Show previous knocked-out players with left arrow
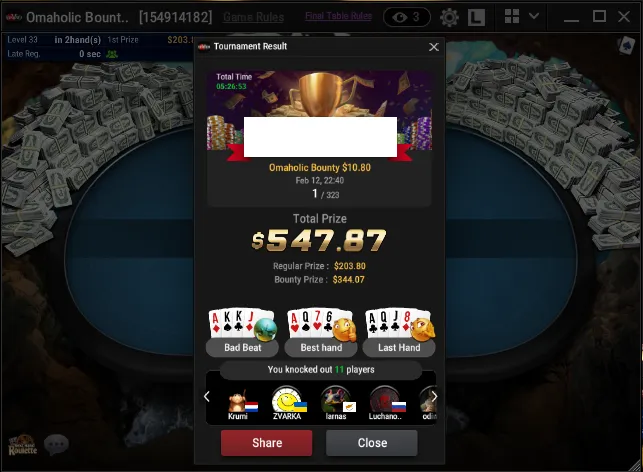The width and height of the screenshot is (643, 472). pyautogui.click(x=207, y=397)
